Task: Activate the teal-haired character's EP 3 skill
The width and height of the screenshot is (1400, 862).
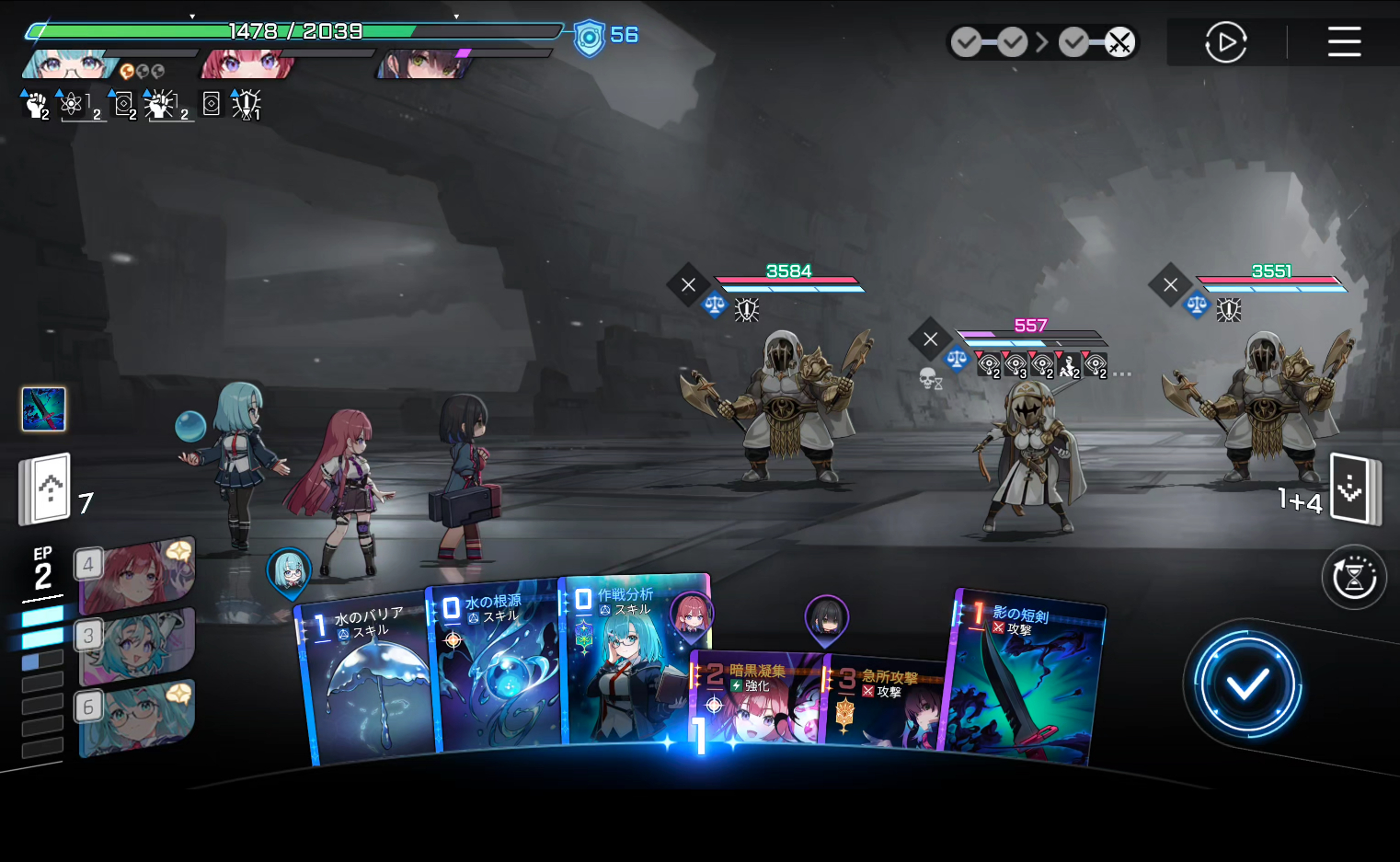Action: [138, 646]
